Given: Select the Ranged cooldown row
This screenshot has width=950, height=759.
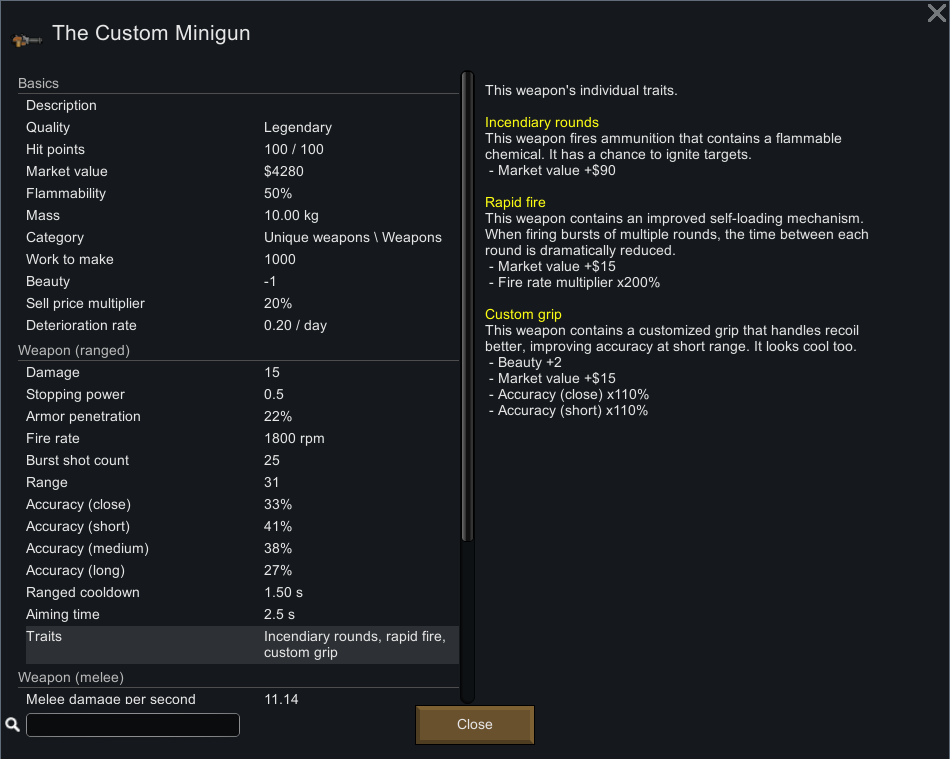Looking at the screenshot, I should 240,593.
